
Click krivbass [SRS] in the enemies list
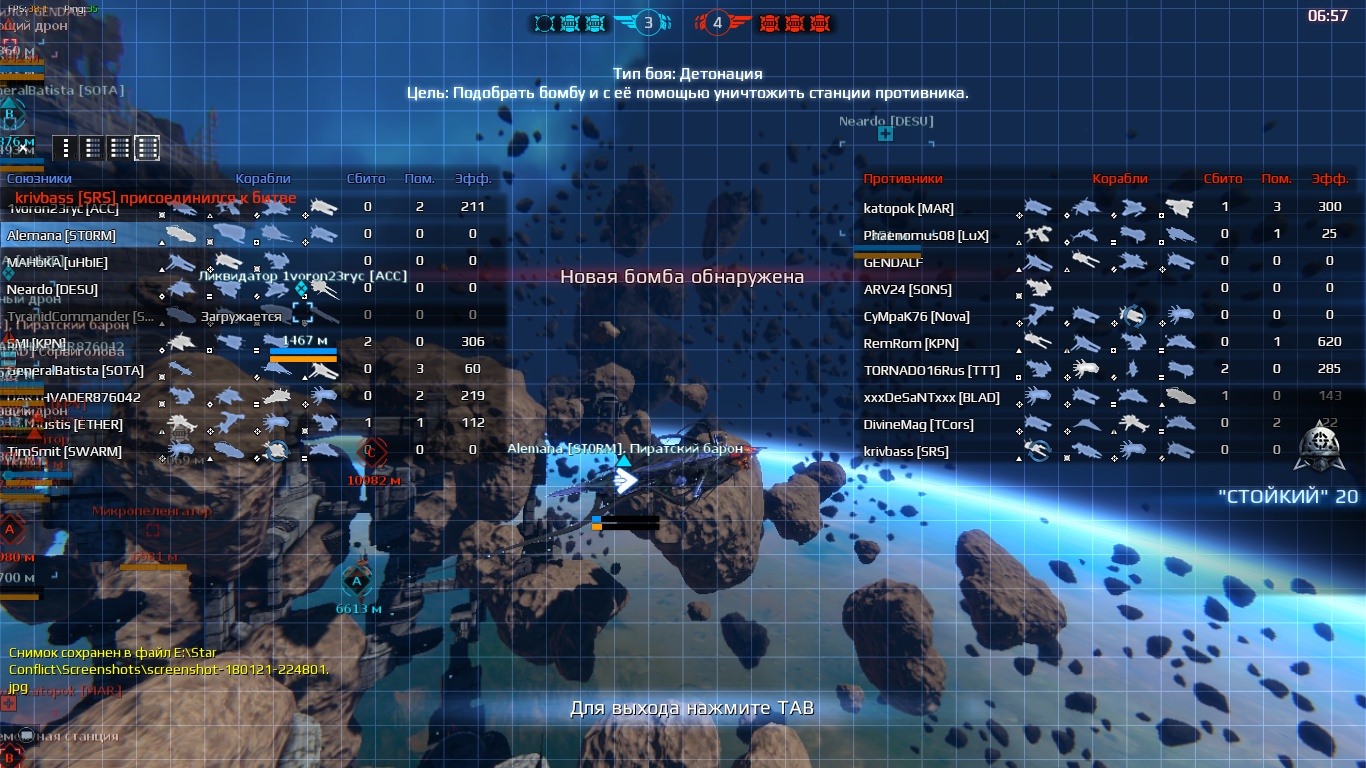pos(906,451)
